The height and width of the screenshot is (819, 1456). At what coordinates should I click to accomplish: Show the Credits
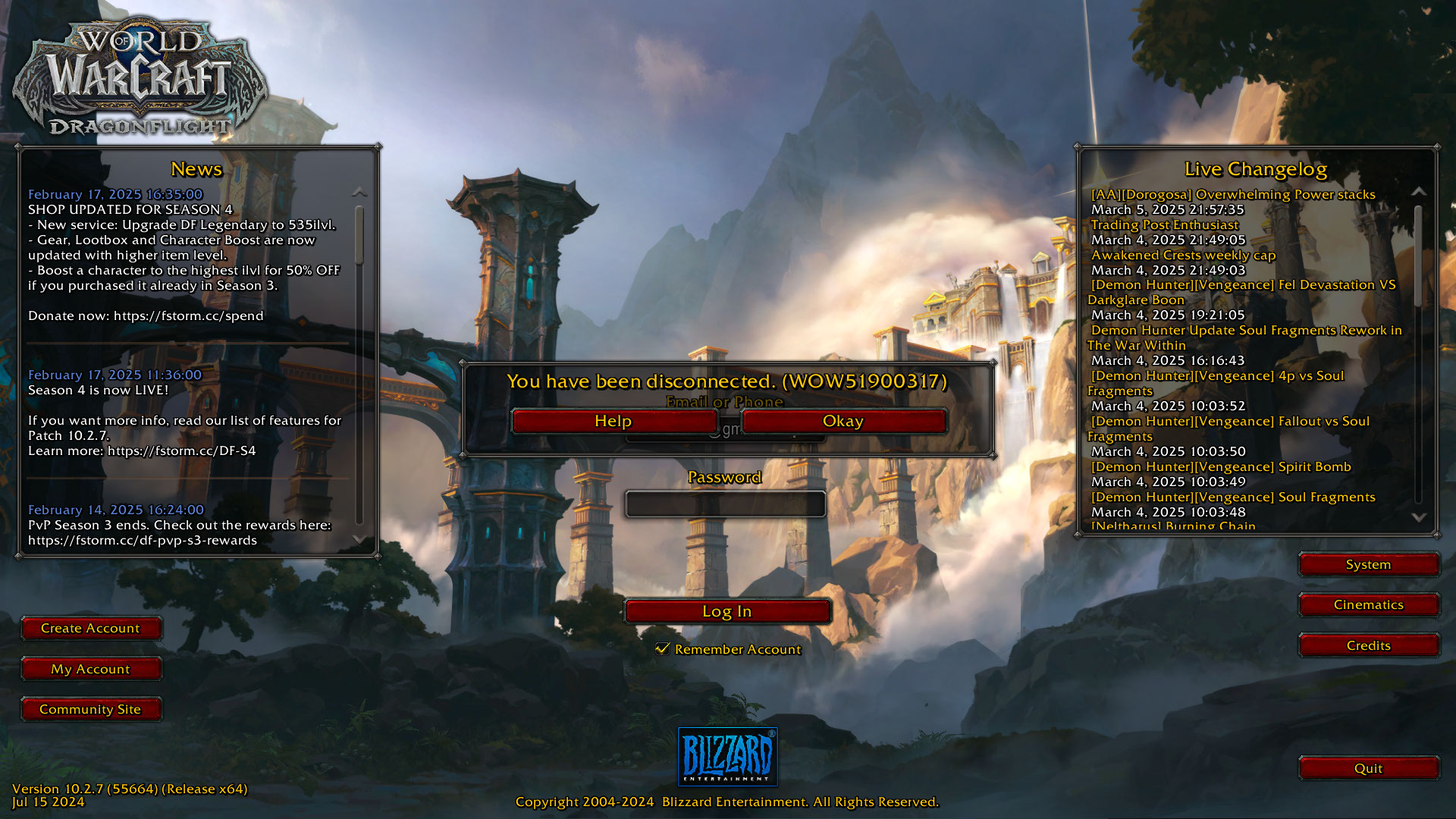click(x=1368, y=645)
